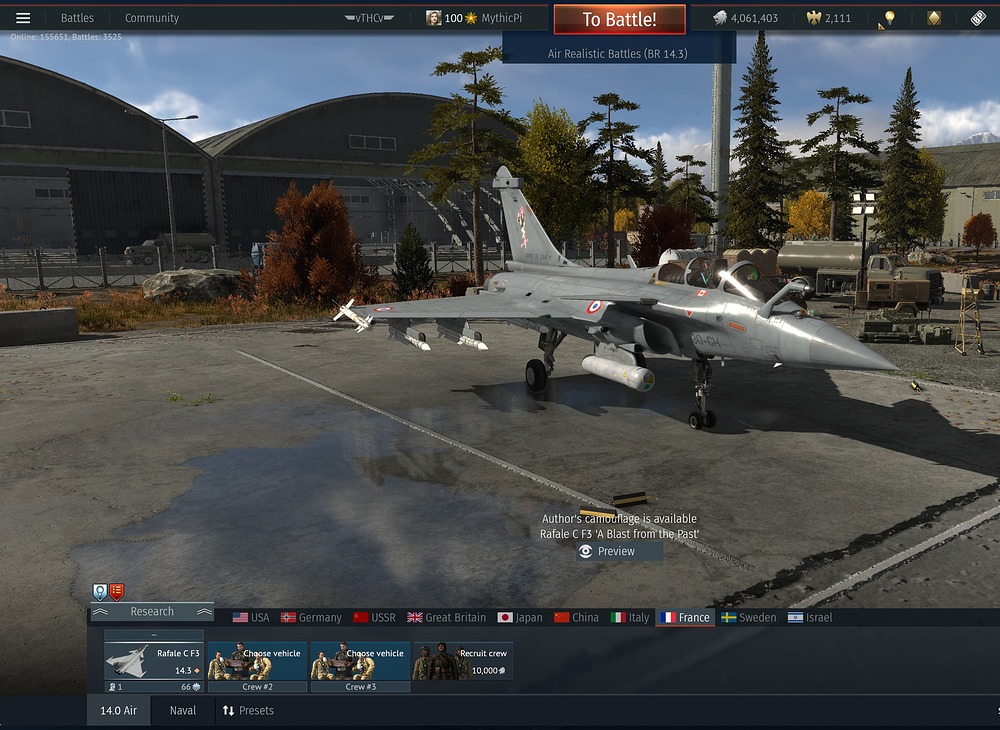This screenshot has height=730, width=1000.
Task: Preview the 'A Blast from the Past' camouflage
Action: 618,551
